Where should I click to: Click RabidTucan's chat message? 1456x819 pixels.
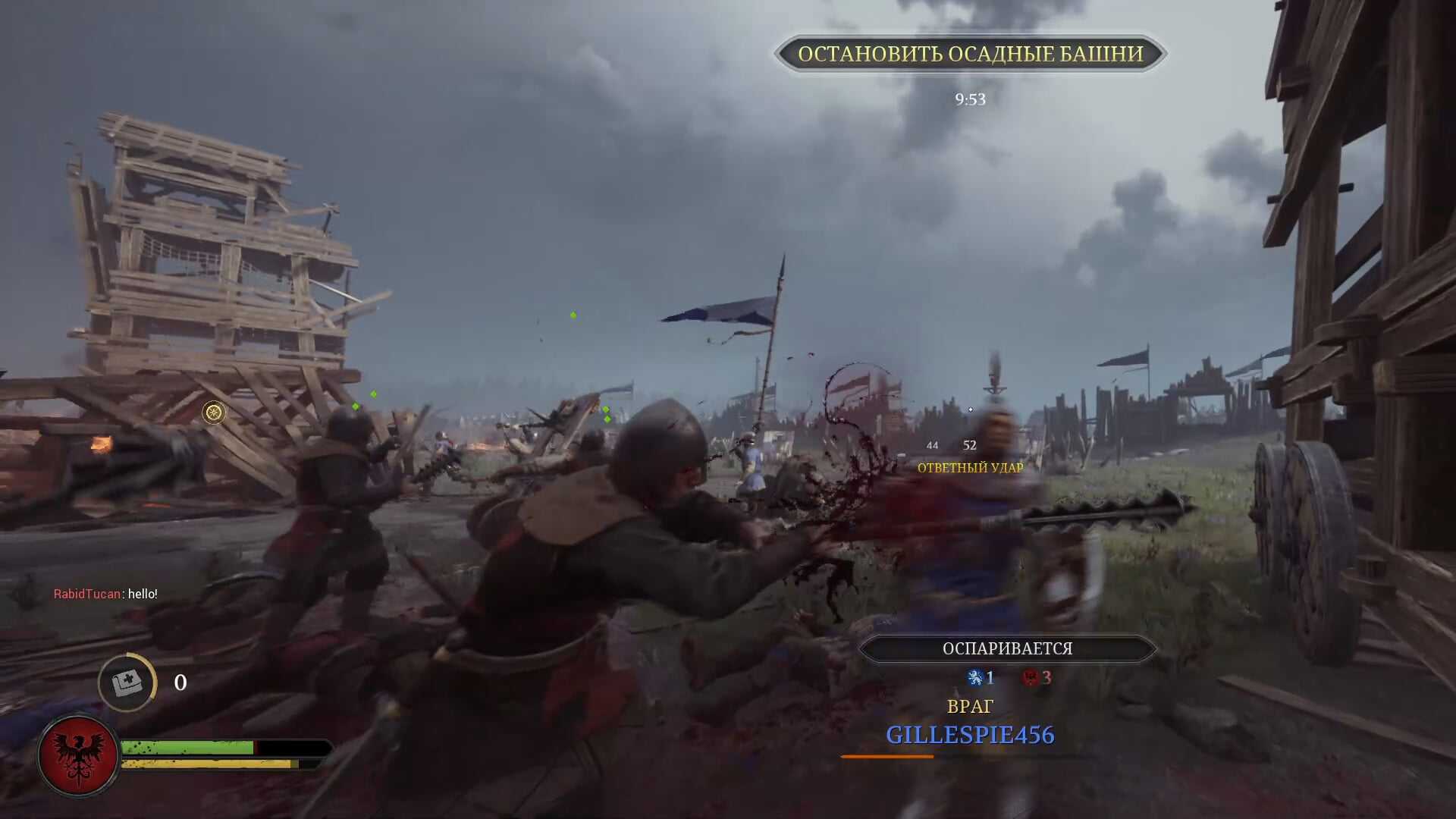(105, 594)
